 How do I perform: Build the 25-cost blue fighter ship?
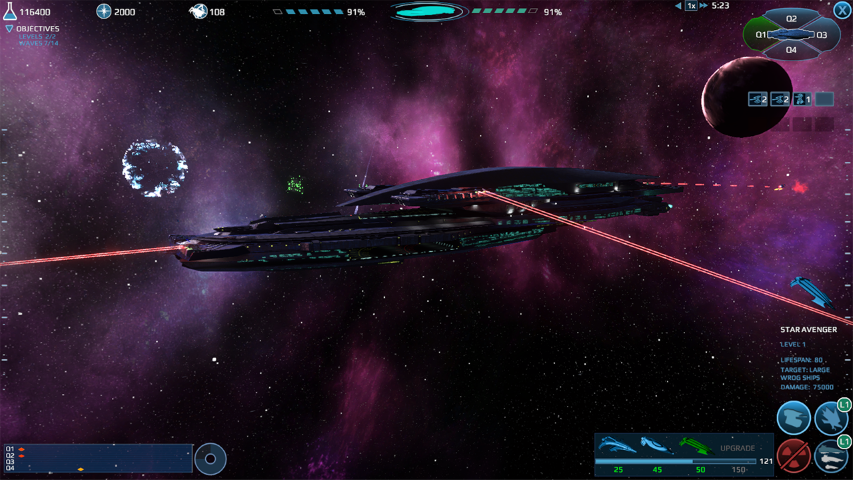coord(617,446)
